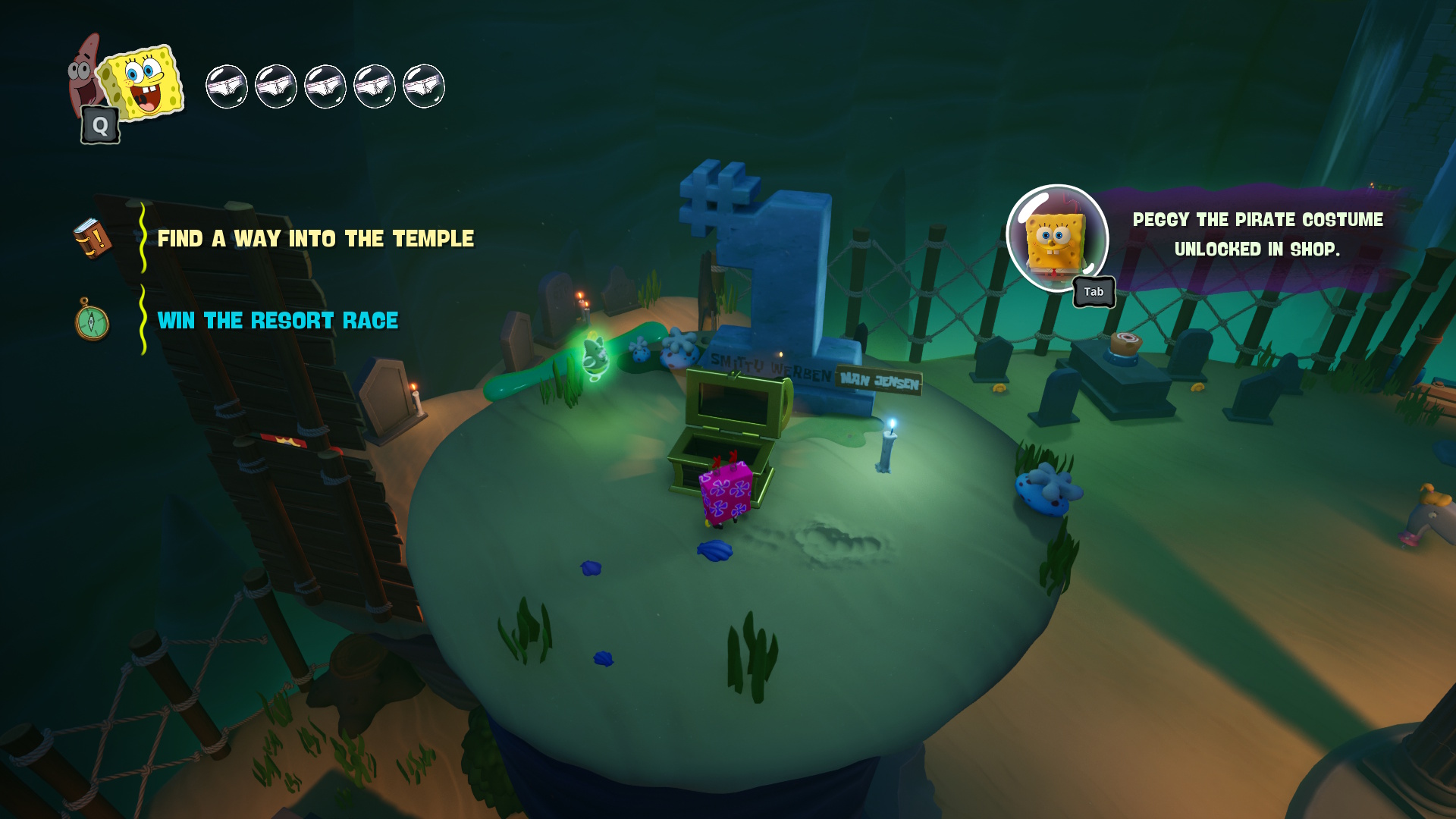Viewport: 1456px width, 819px height.
Task: Open the Peggy the Pirate costume notification
Action: tap(1257, 234)
